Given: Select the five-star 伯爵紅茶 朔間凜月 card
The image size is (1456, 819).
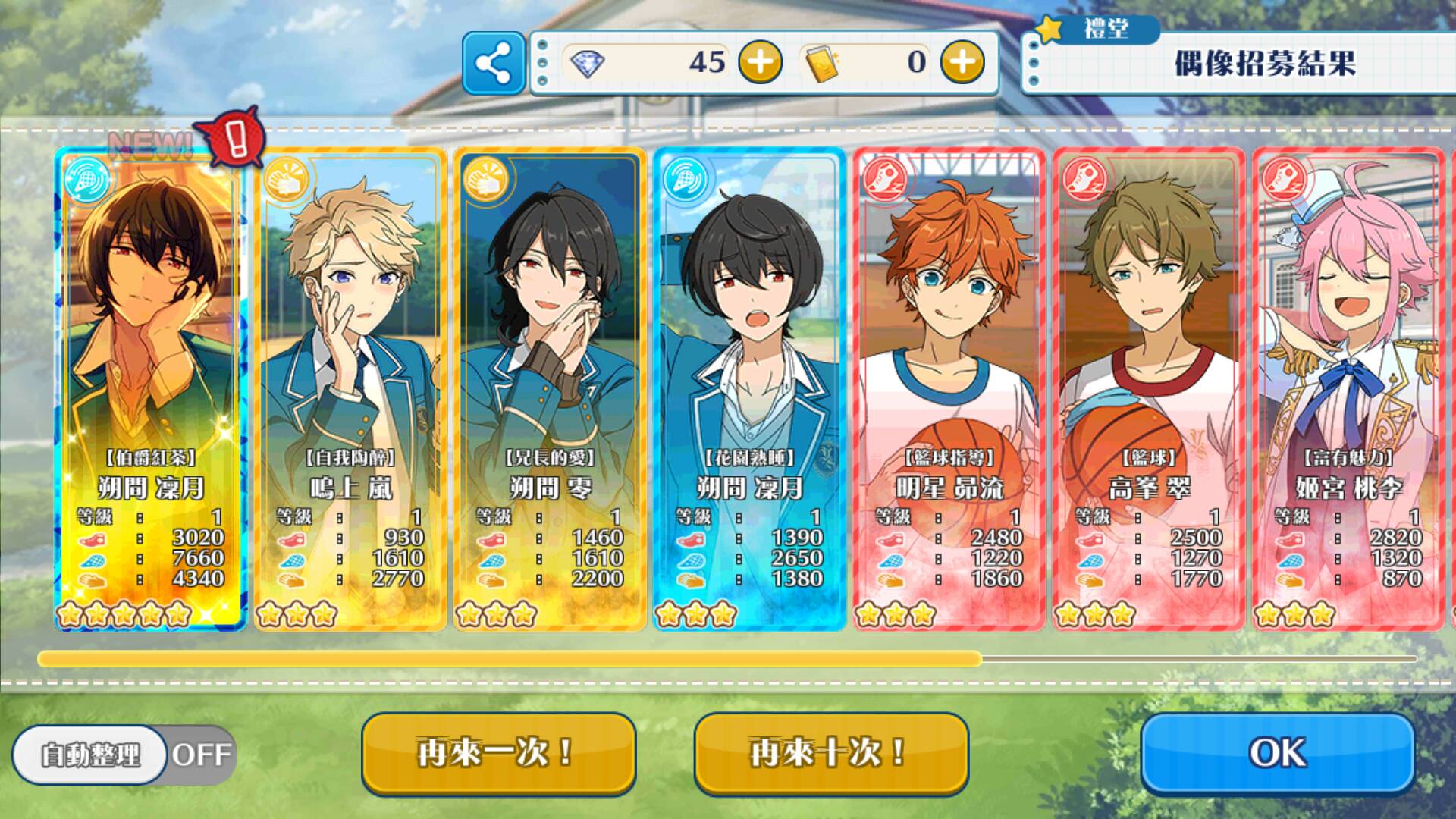Looking at the screenshot, I should point(150,388).
